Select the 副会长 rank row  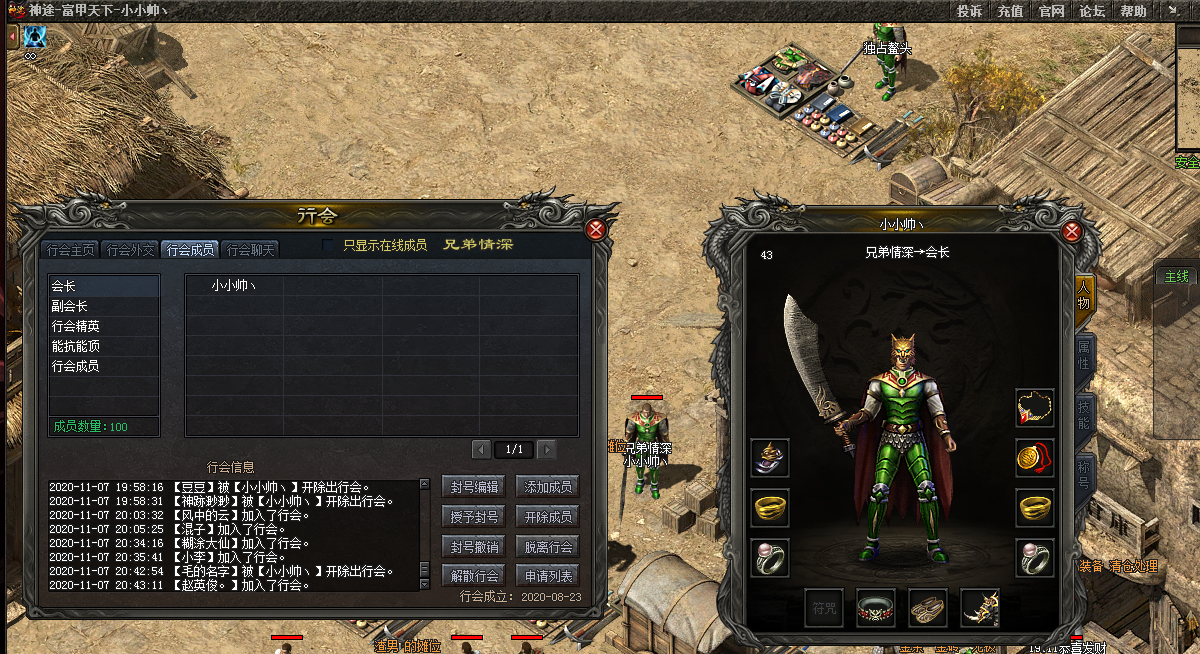[x=104, y=306]
